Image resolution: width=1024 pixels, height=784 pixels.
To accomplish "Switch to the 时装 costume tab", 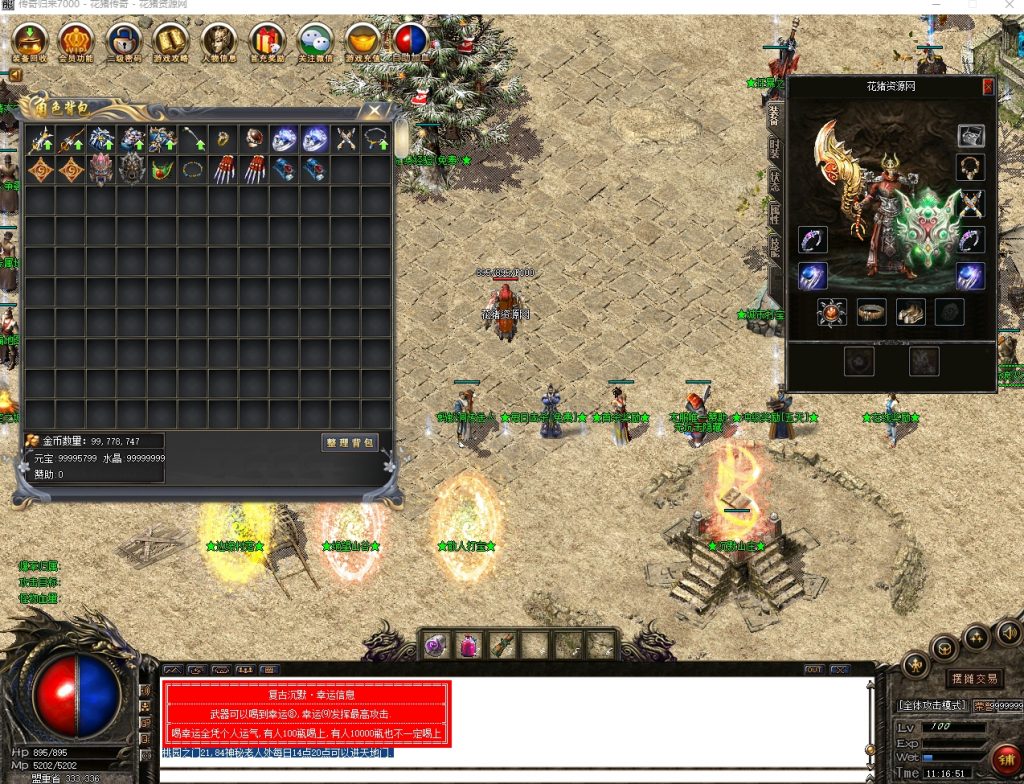I will [x=775, y=149].
